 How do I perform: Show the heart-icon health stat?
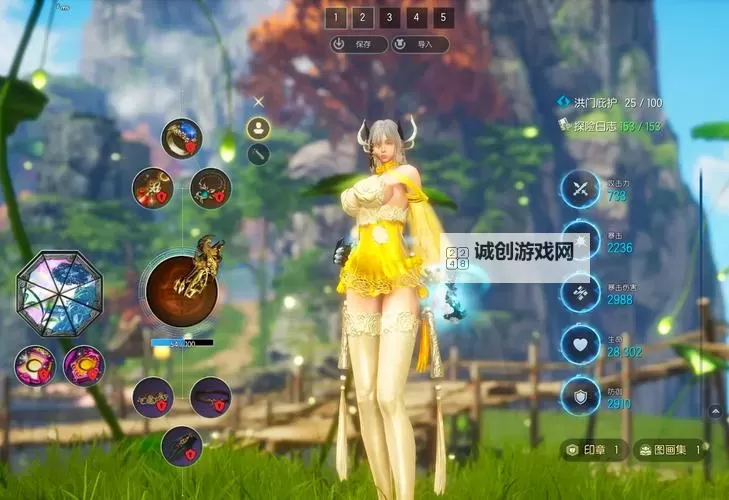pyautogui.click(x=579, y=342)
